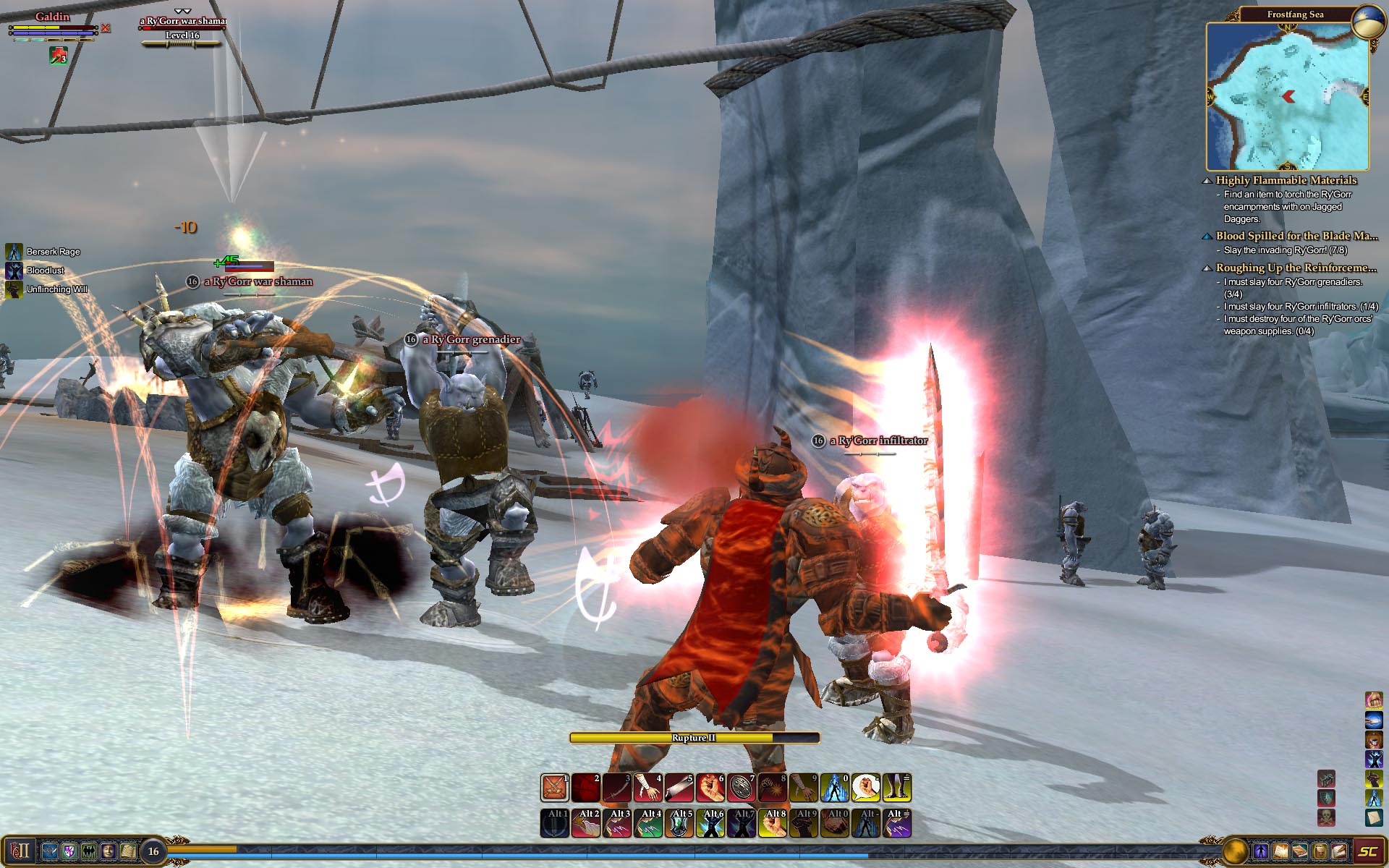The width and height of the screenshot is (1389, 868).
Task: Click the red X beside Galdin's bars
Action: 106,28
